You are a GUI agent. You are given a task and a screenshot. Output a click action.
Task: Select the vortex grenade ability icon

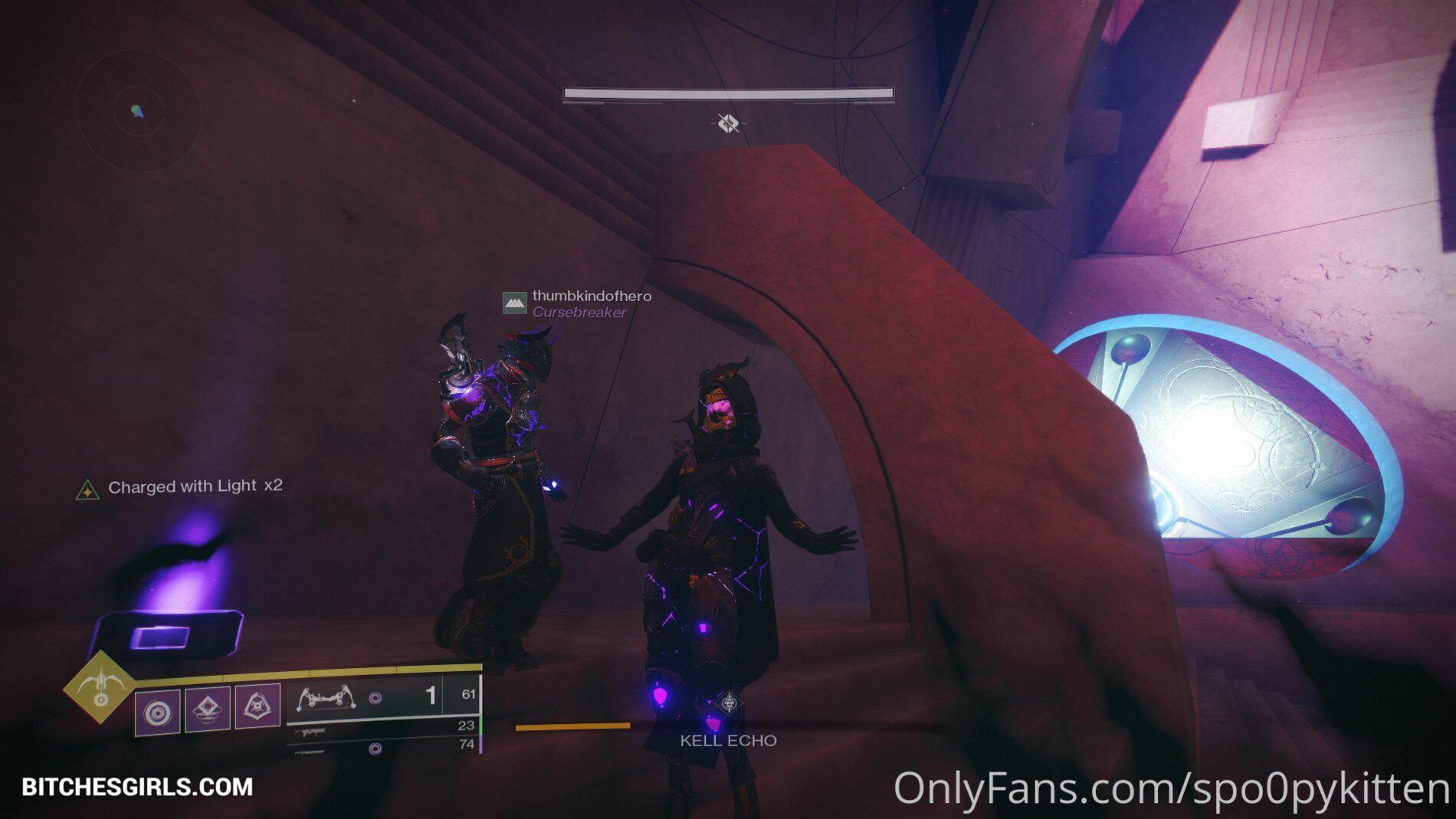(158, 713)
